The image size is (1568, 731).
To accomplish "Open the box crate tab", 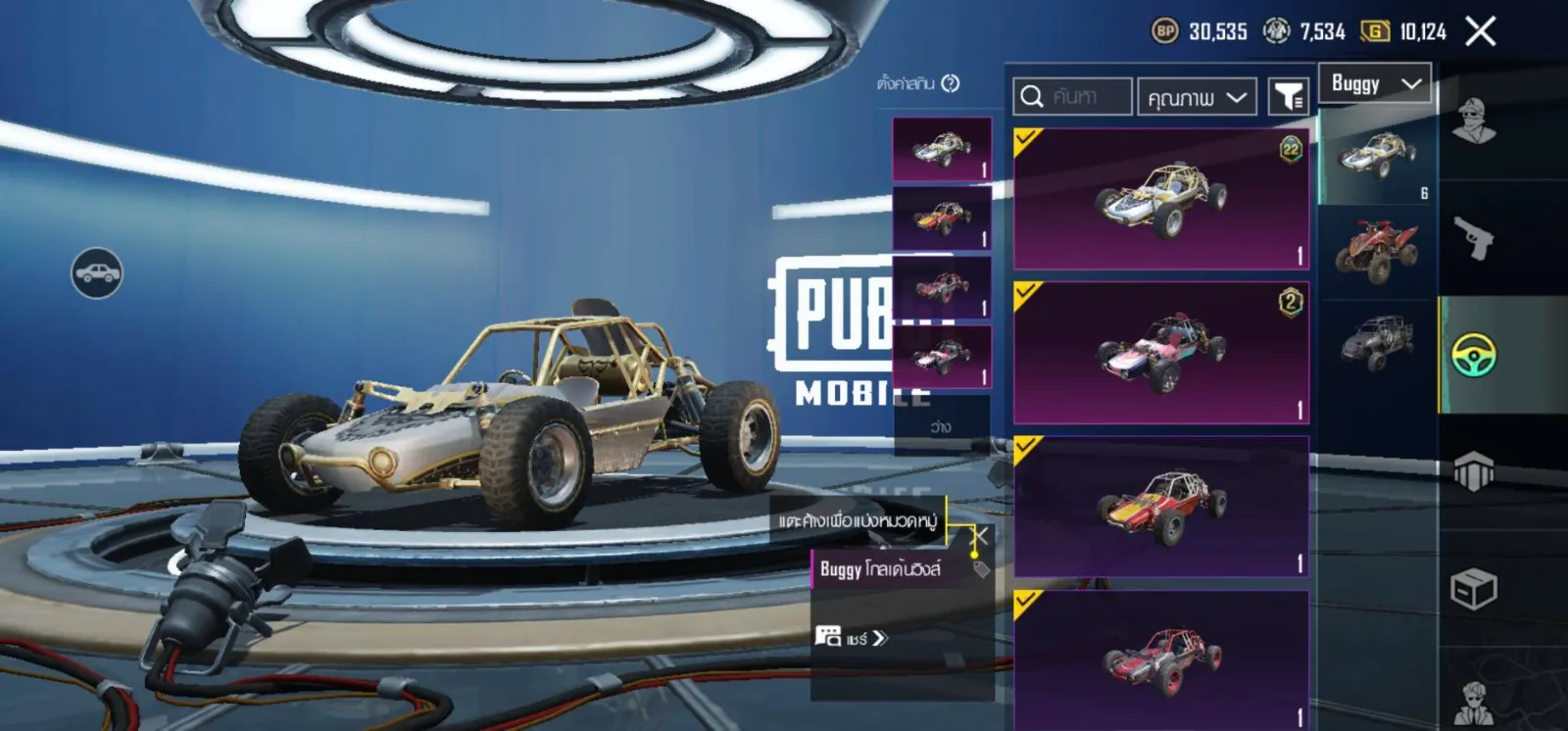I will coord(1473,589).
